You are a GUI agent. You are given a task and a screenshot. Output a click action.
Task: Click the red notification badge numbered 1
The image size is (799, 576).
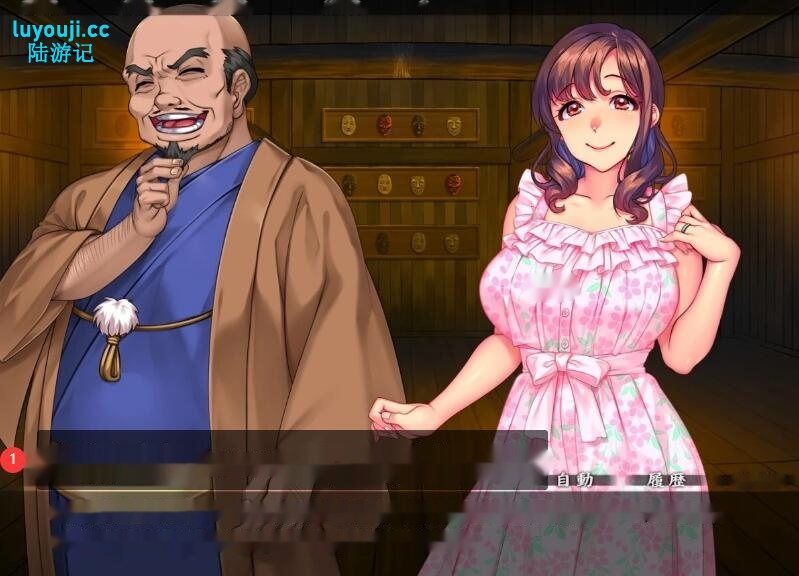tap(13, 459)
